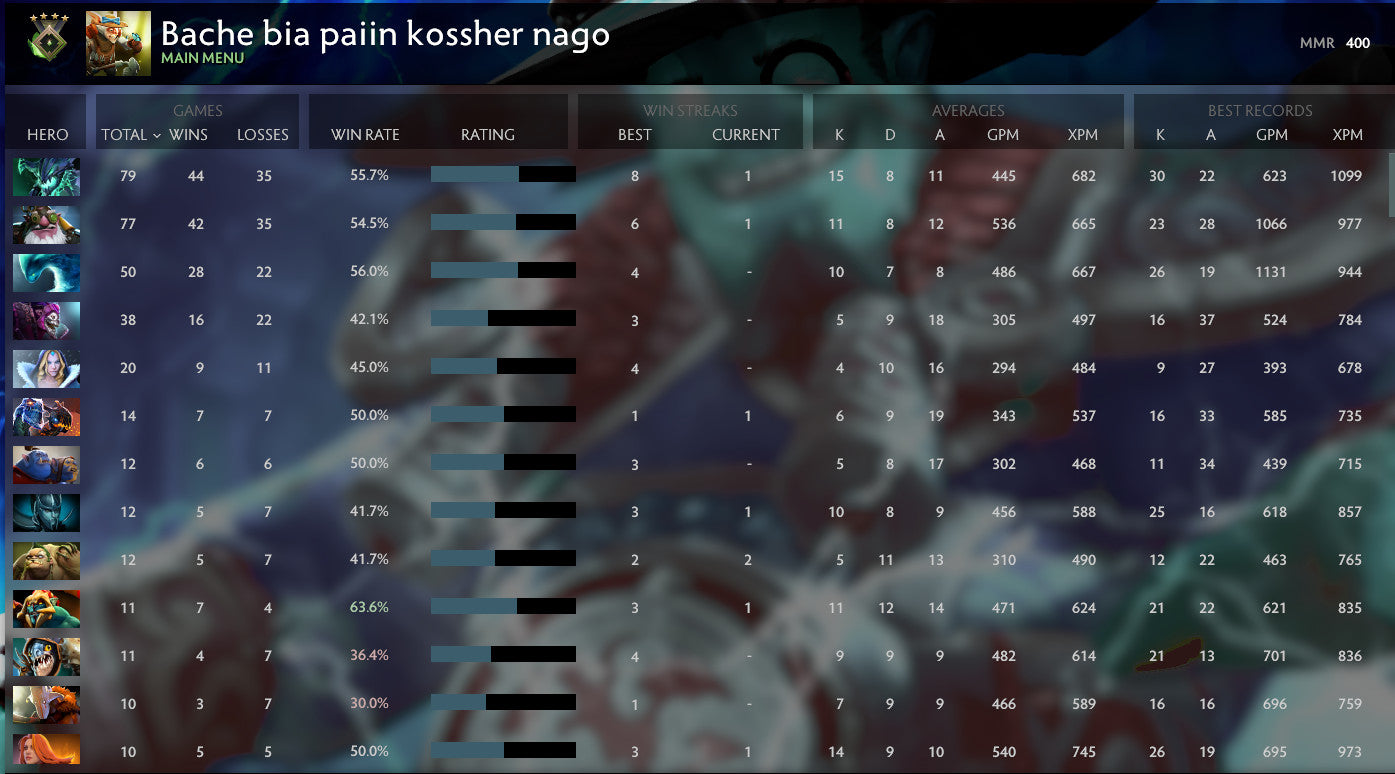Open the TOTAL column sort dropdown

pyautogui.click(x=127, y=134)
